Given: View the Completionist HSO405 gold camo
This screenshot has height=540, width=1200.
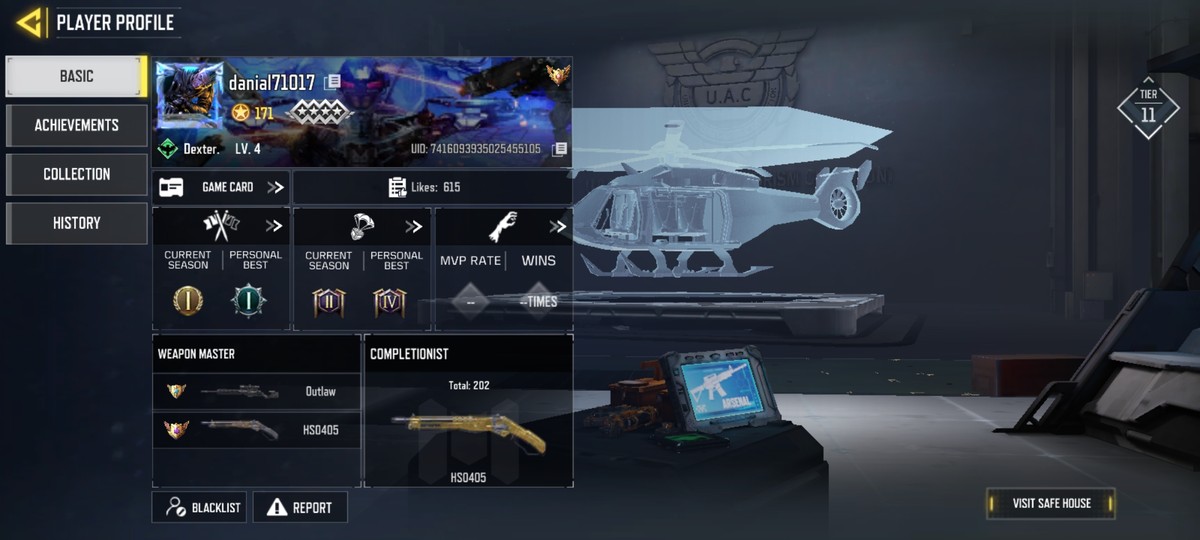Looking at the screenshot, I should tap(468, 427).
